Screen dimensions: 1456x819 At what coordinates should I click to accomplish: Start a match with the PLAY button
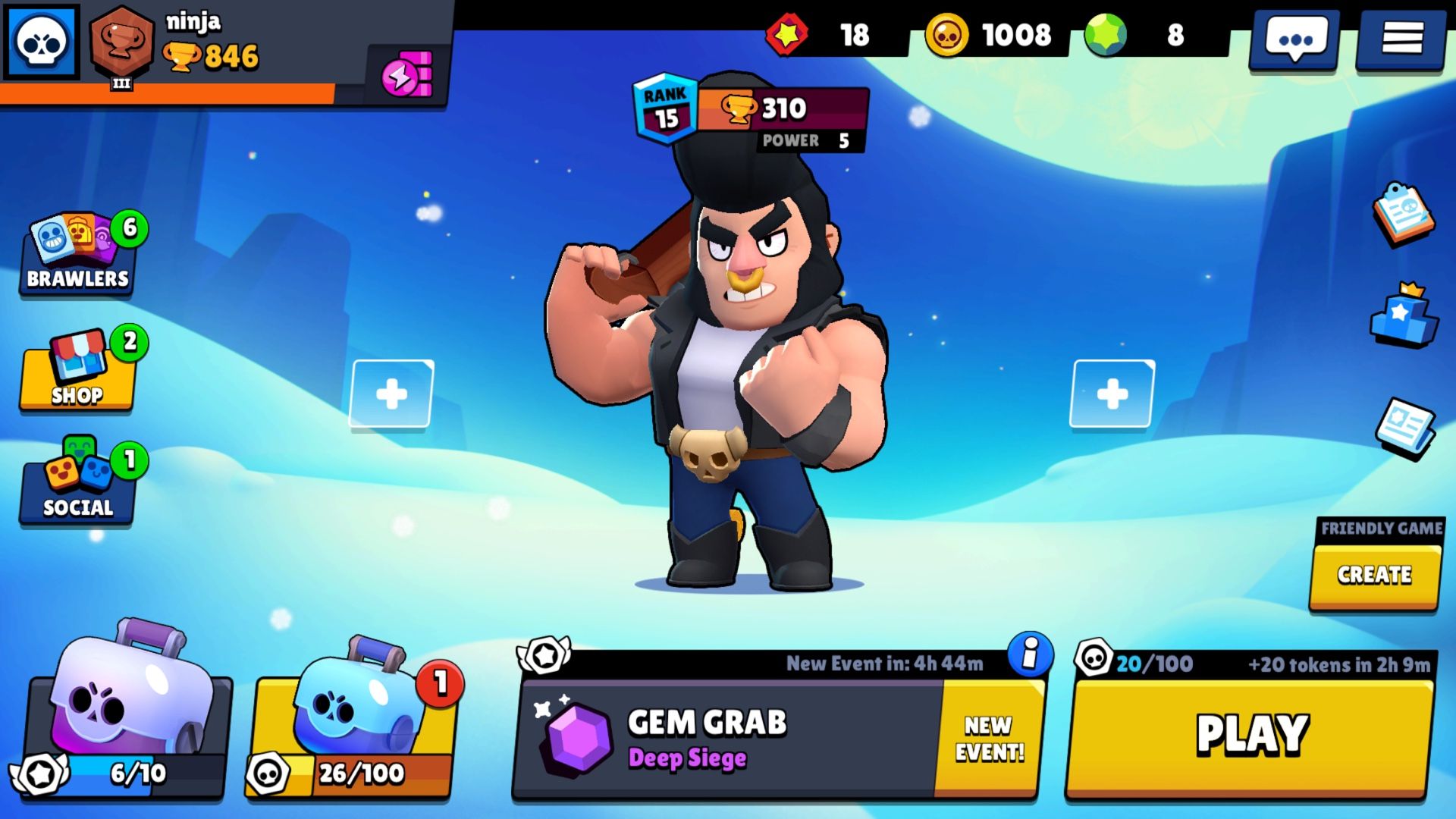tap(1251, 734)
